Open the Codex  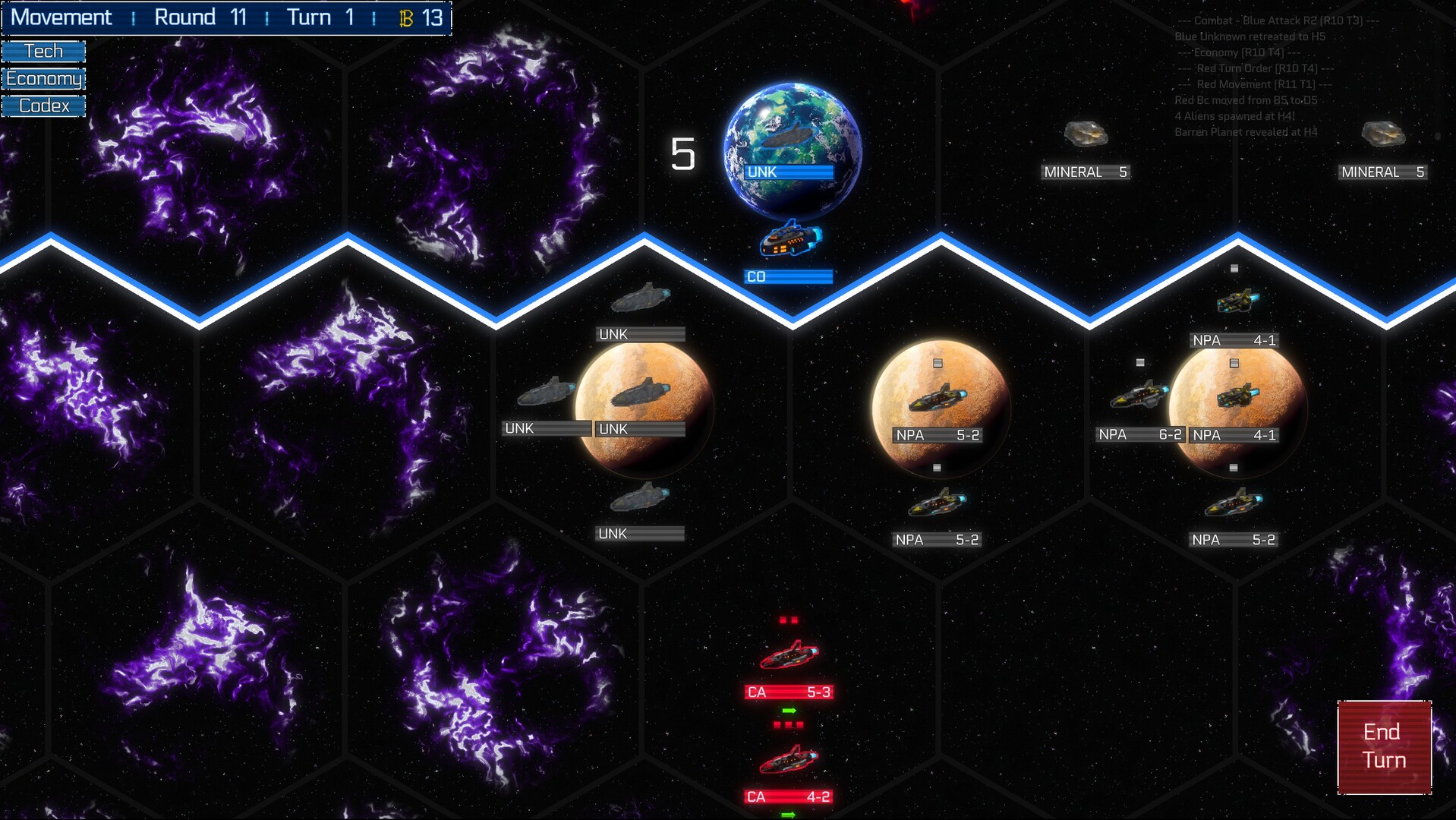(x=43, y=106)
